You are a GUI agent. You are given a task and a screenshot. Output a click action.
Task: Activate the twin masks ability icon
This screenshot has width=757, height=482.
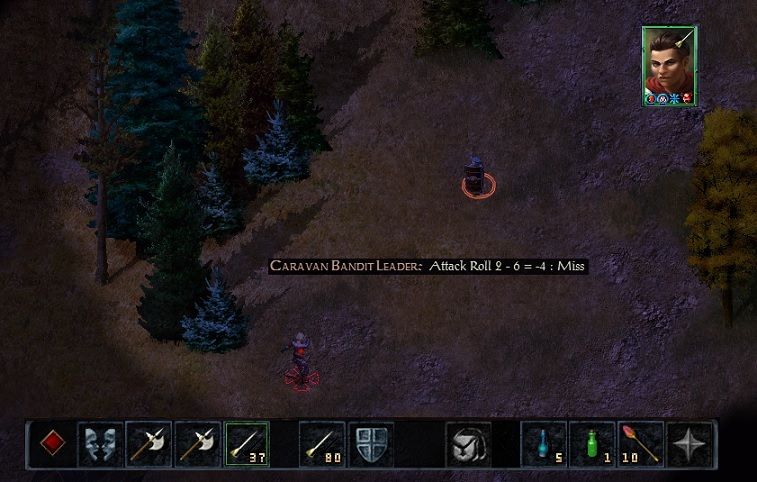101,443
